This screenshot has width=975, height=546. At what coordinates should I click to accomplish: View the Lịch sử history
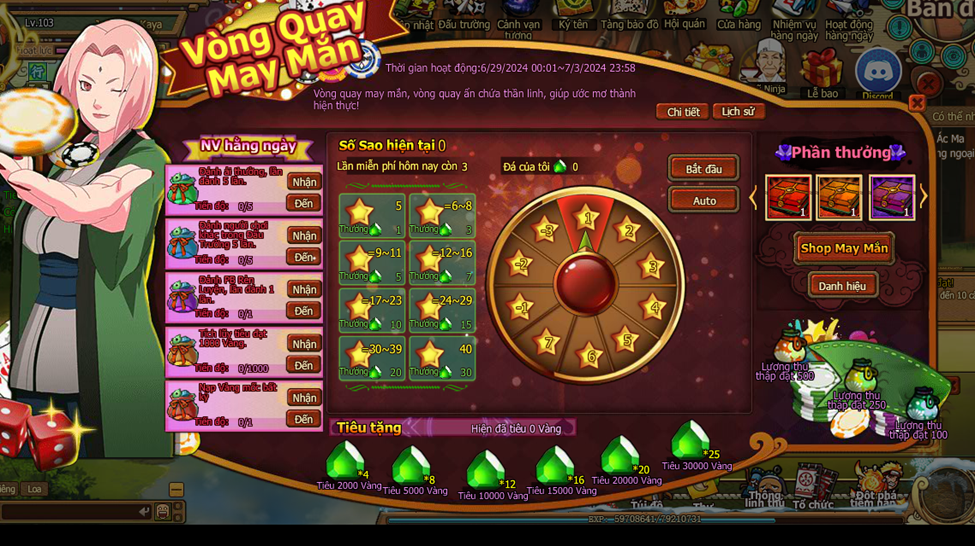pyautogui.click(x=737, y=112)
